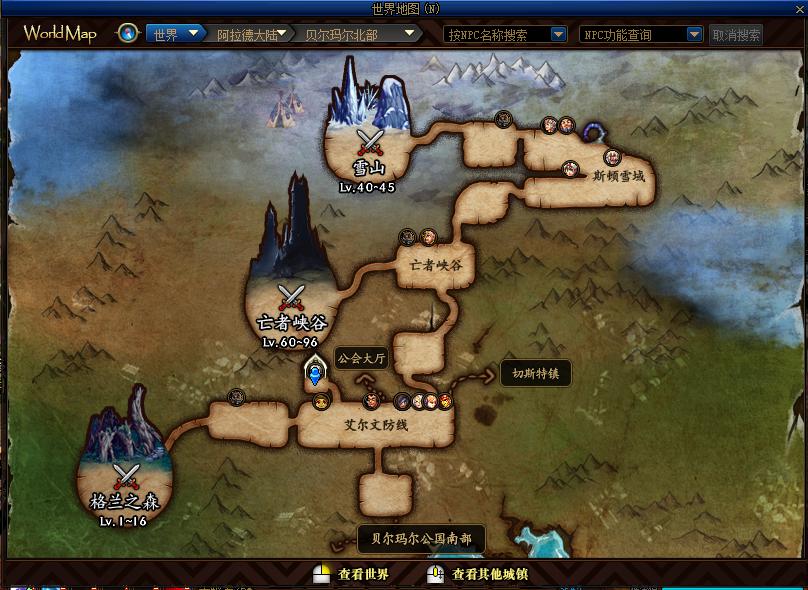
Task: Click the globe icon beside WorldMap
Action: point(128,34)
